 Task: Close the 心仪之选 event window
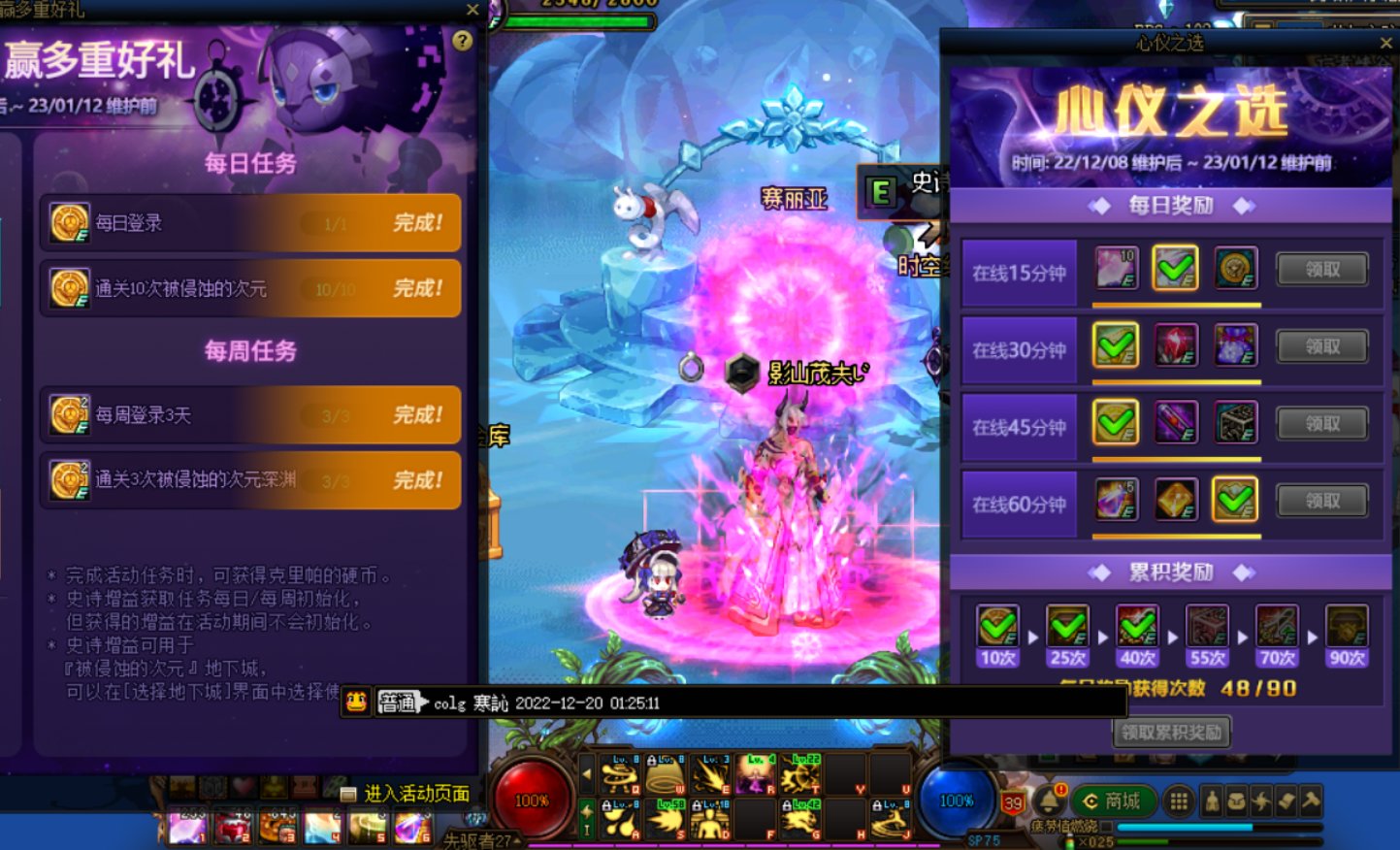(1385, 44)
